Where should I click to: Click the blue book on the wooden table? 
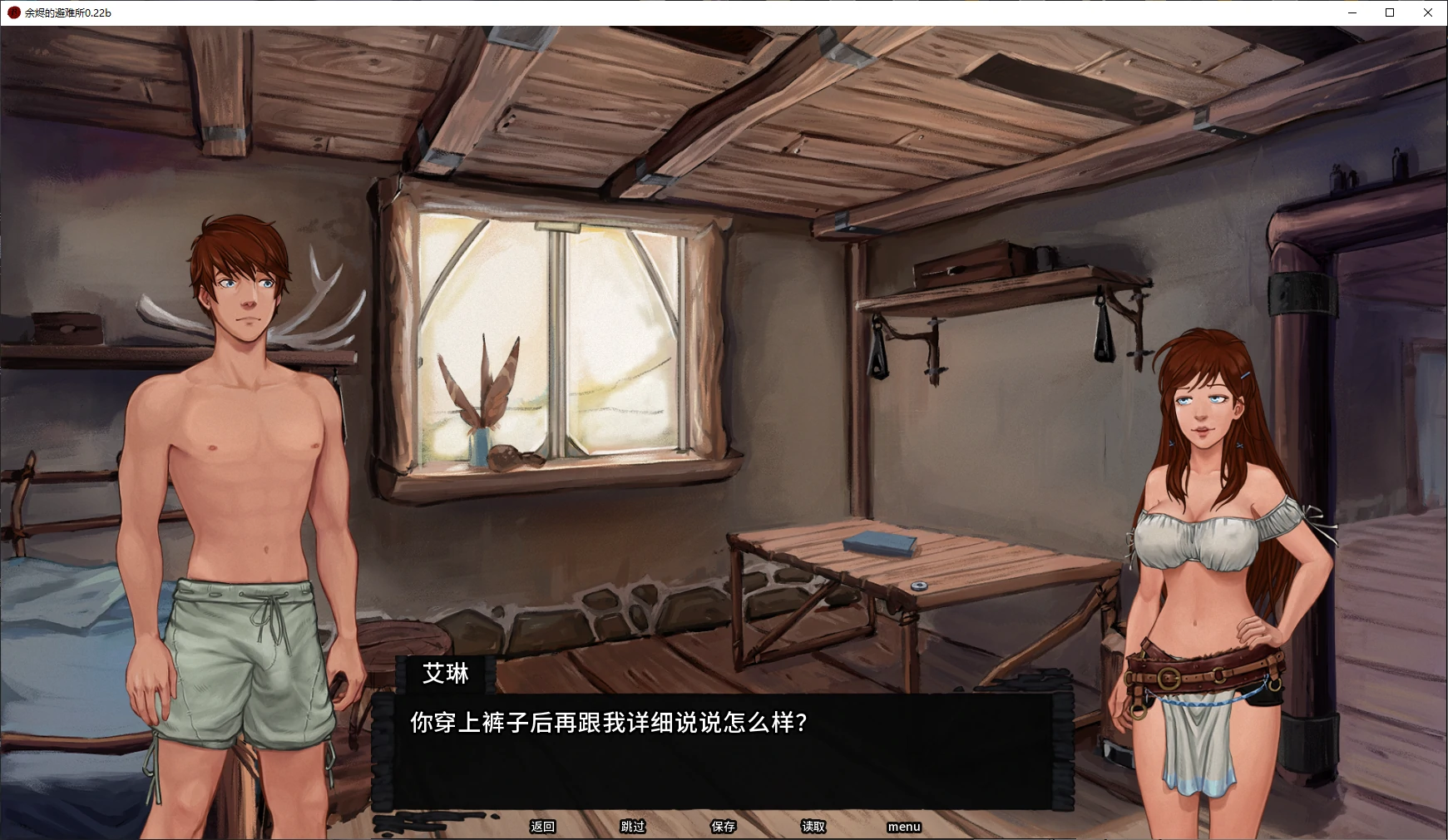(x=877, y=541)
